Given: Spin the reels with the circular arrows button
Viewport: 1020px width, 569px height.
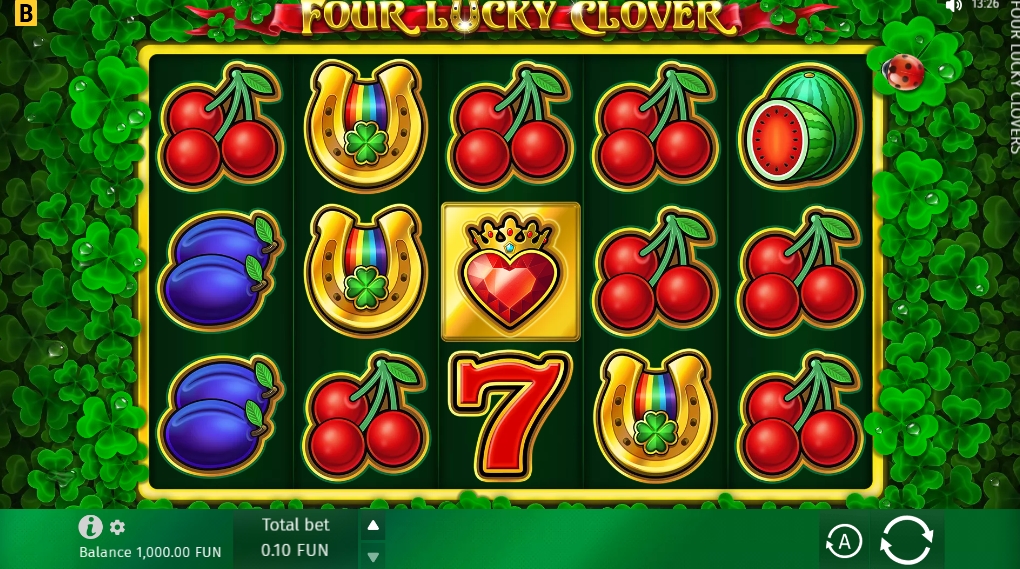Looking at the screenshot, I should [906, 541].
